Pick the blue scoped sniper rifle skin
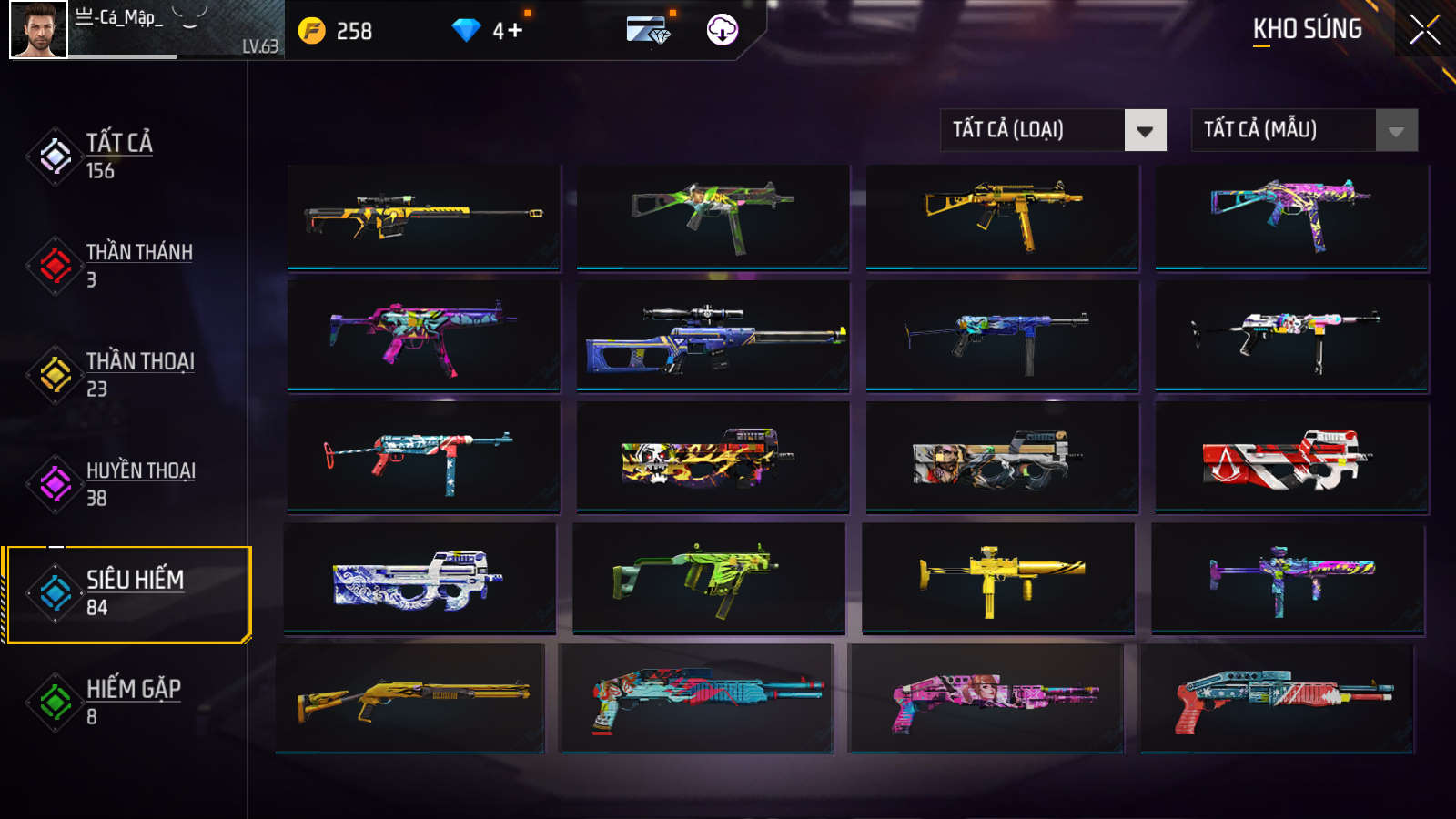 (x=713, y=336)
